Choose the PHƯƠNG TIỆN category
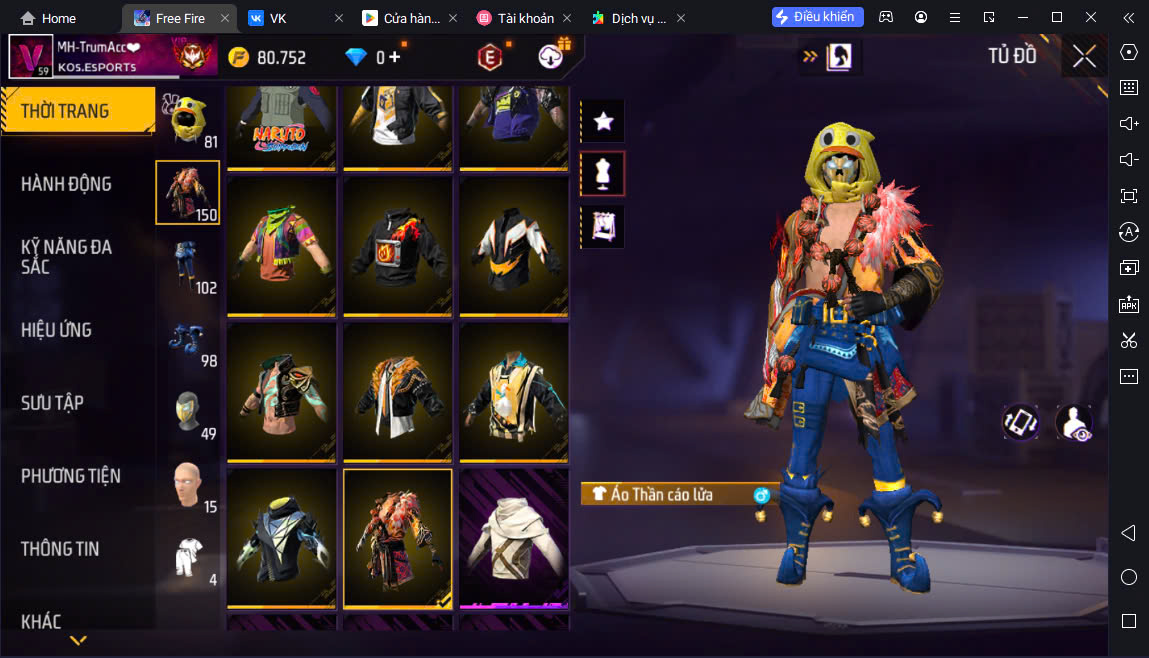Screen dimensions: 1149x658 [71, 476]
